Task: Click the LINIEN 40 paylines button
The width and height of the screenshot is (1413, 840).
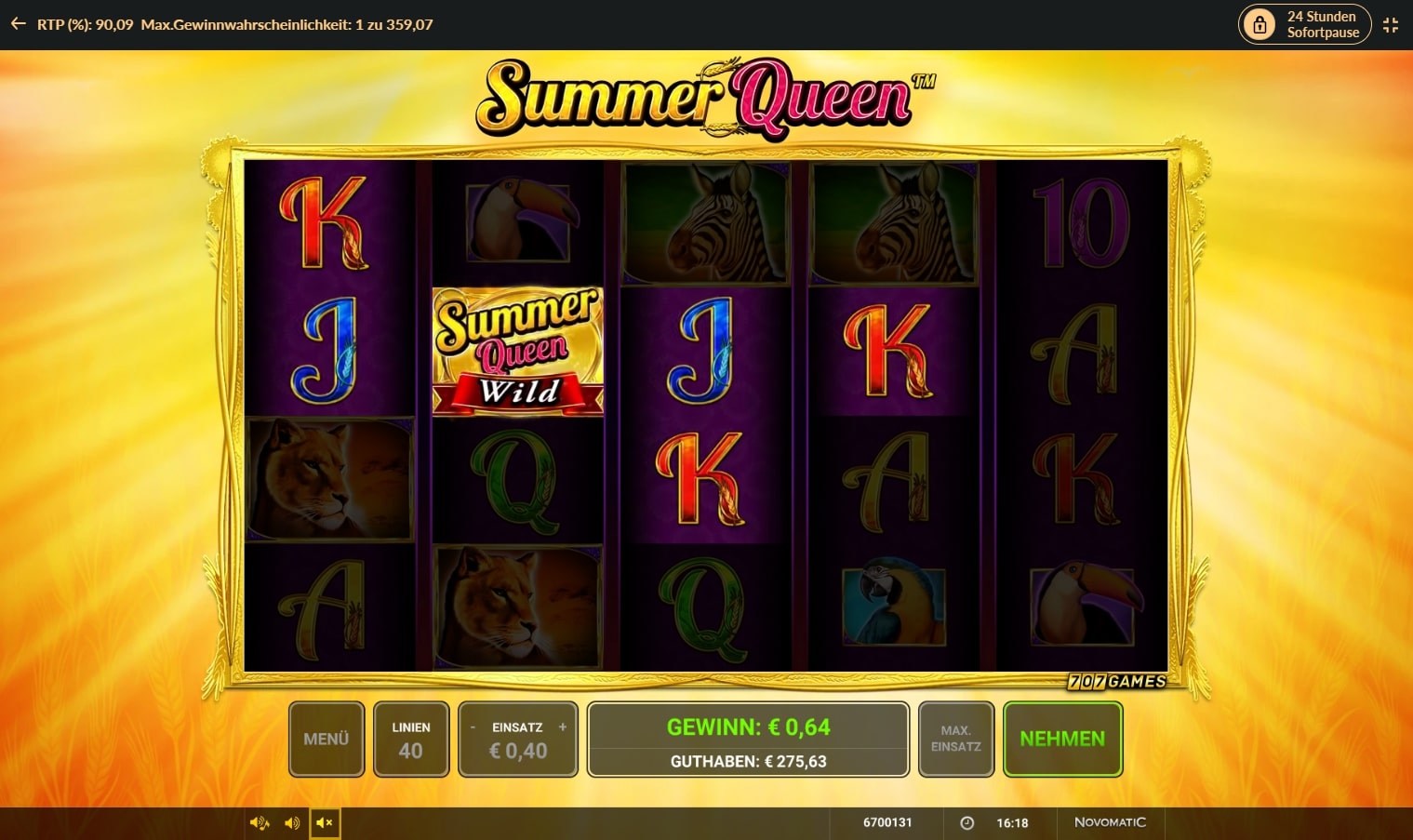Action: [x=411, y=739]
